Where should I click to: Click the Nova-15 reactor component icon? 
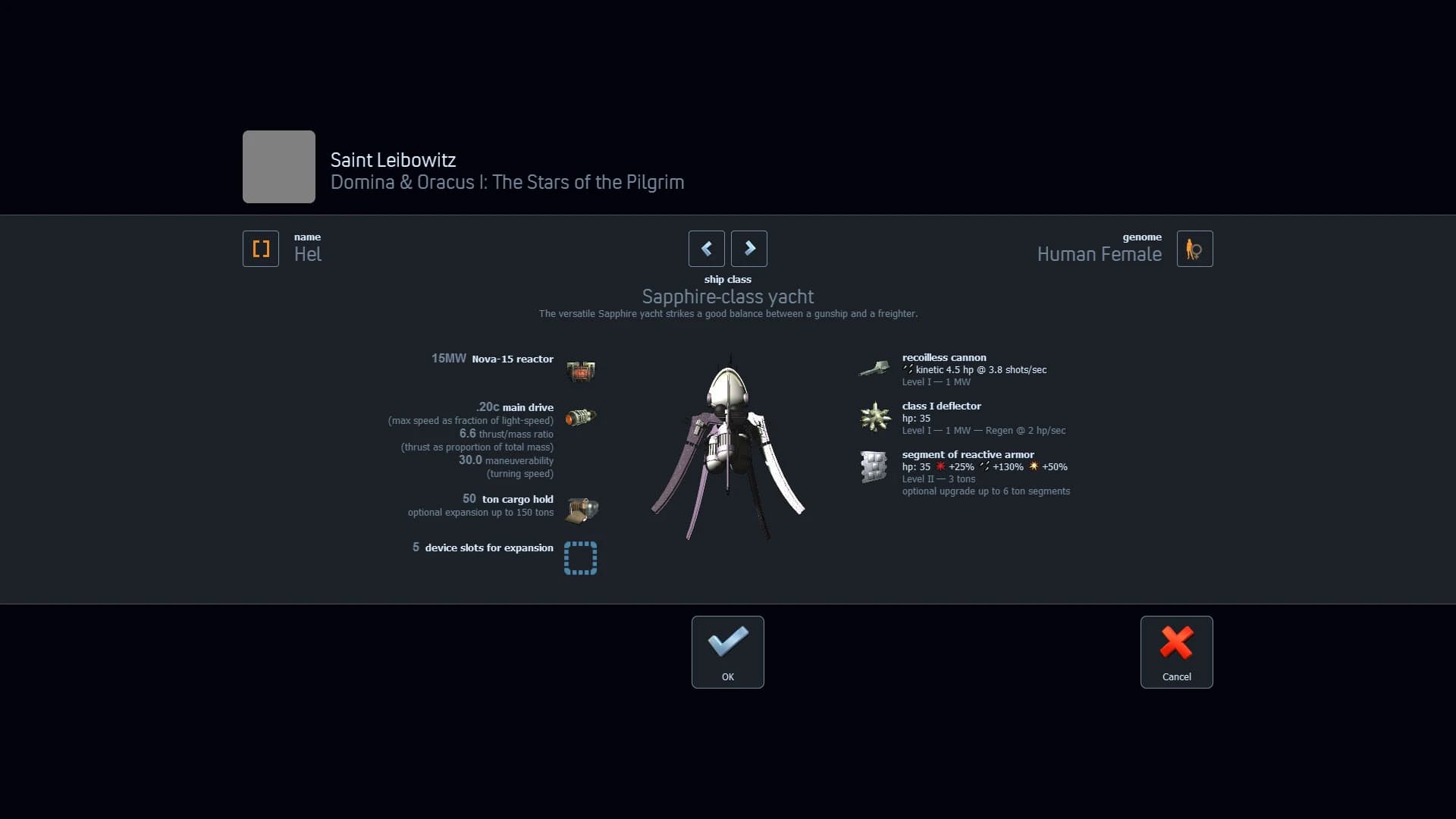(x=580, y=371)
